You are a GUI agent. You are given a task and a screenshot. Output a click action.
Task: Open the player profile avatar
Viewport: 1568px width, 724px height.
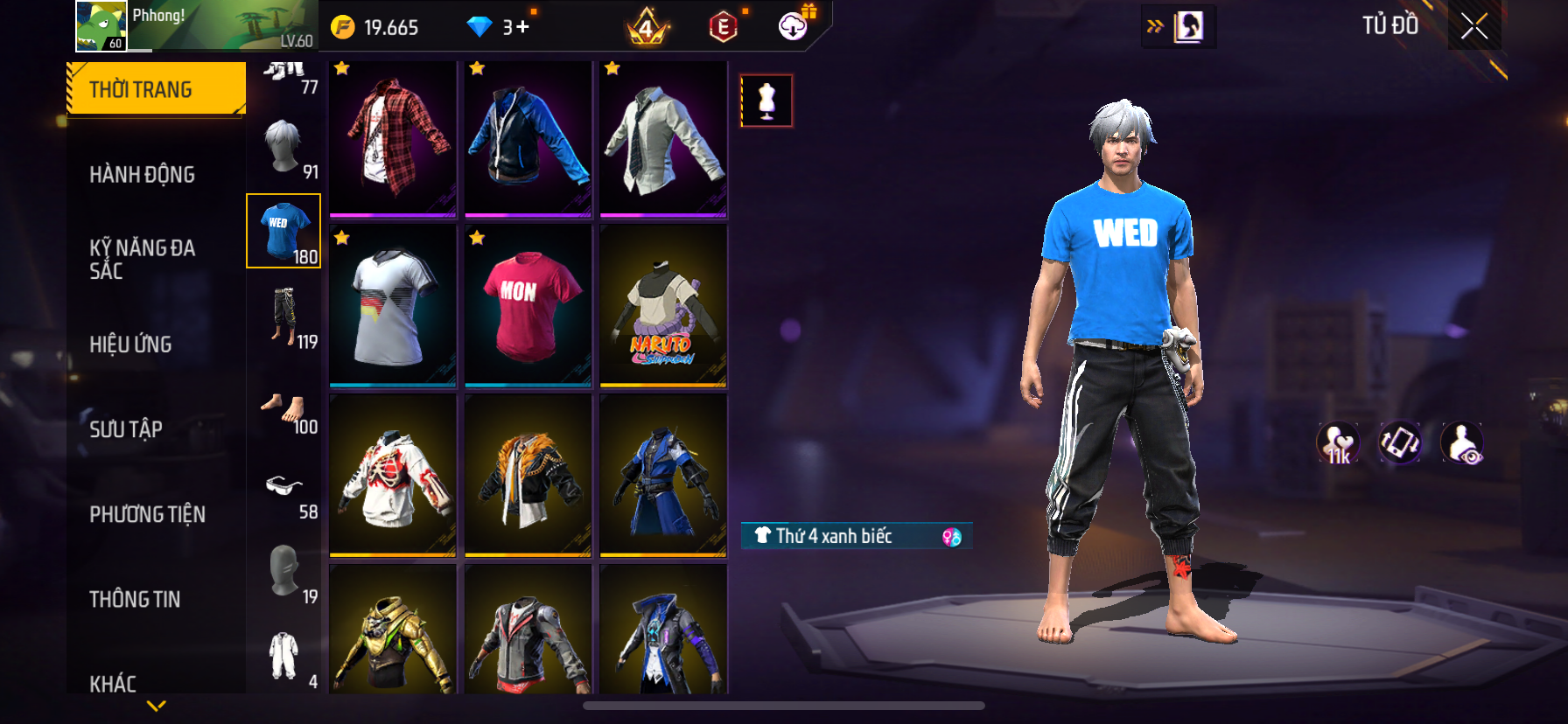(x=101, y=26)
